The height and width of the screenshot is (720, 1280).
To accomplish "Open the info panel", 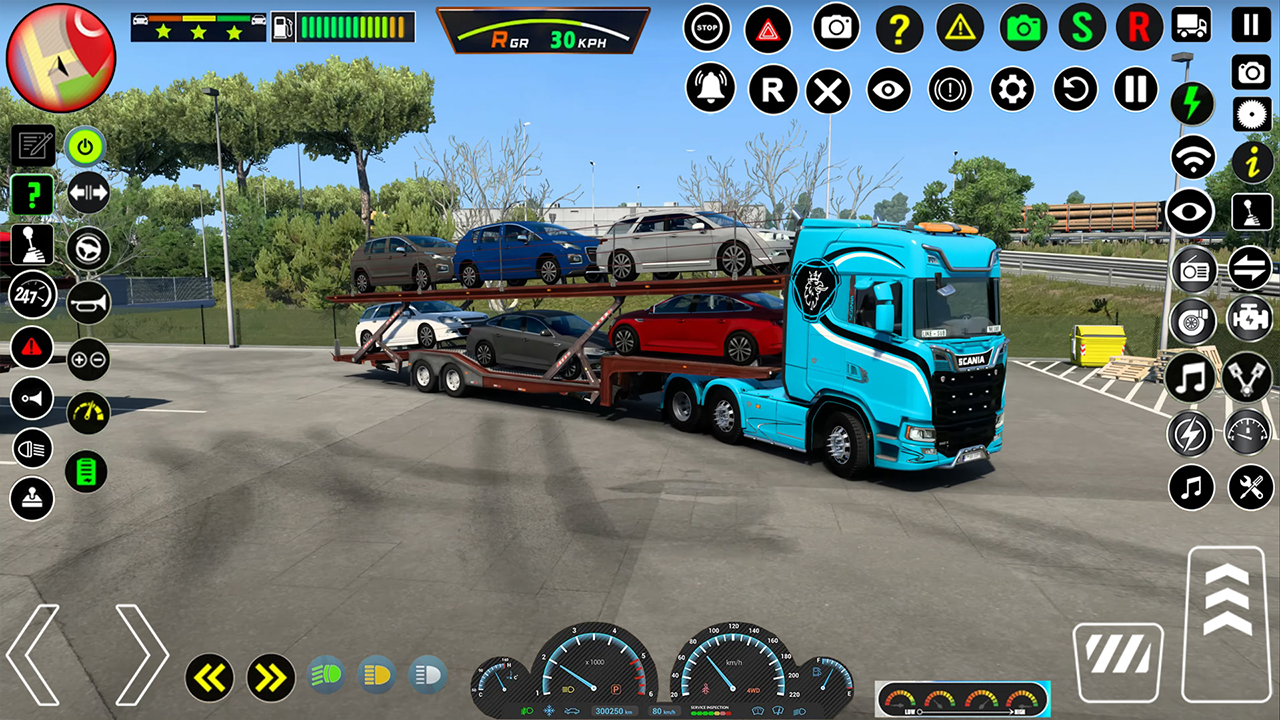I will [1251, 158].
